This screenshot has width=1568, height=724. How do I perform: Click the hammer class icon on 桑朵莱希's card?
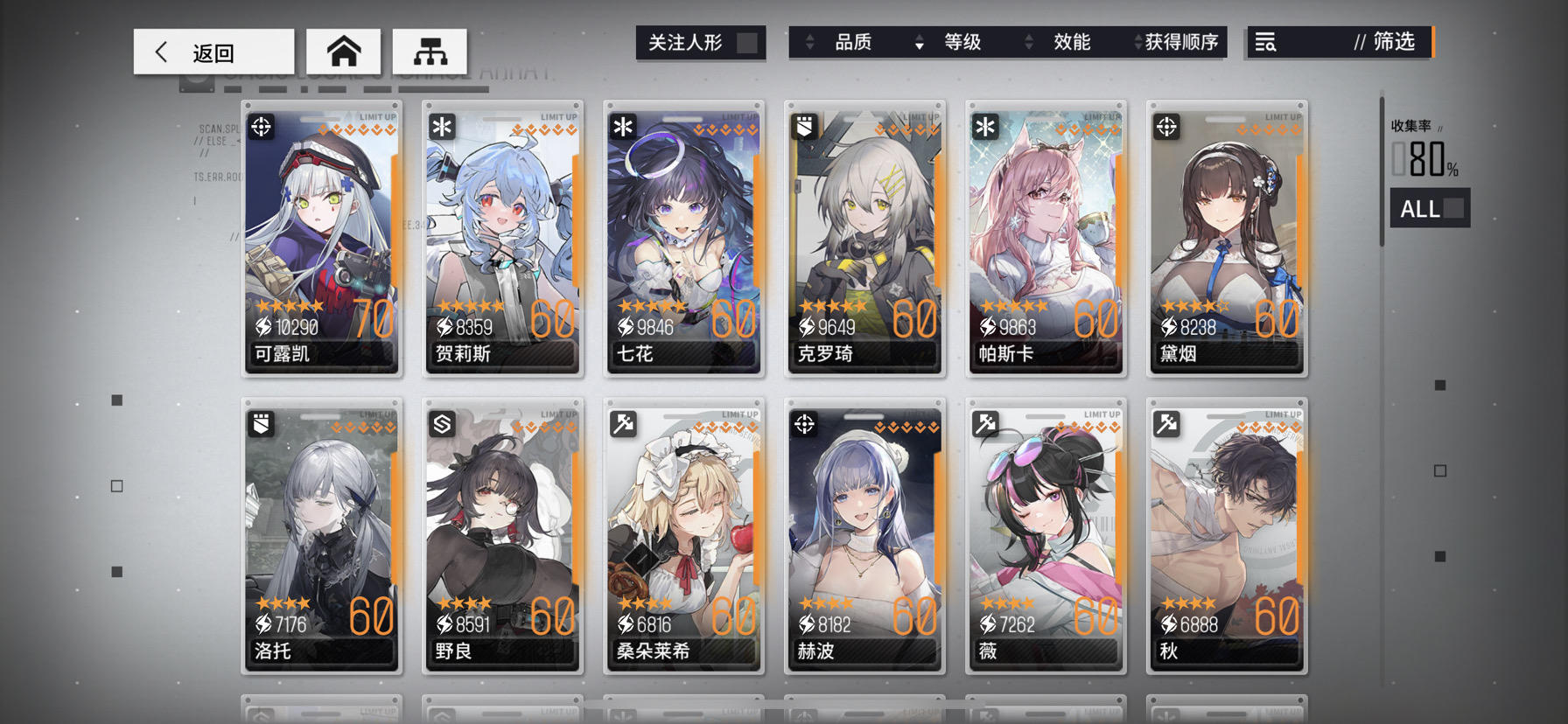(x=622, y=423)
